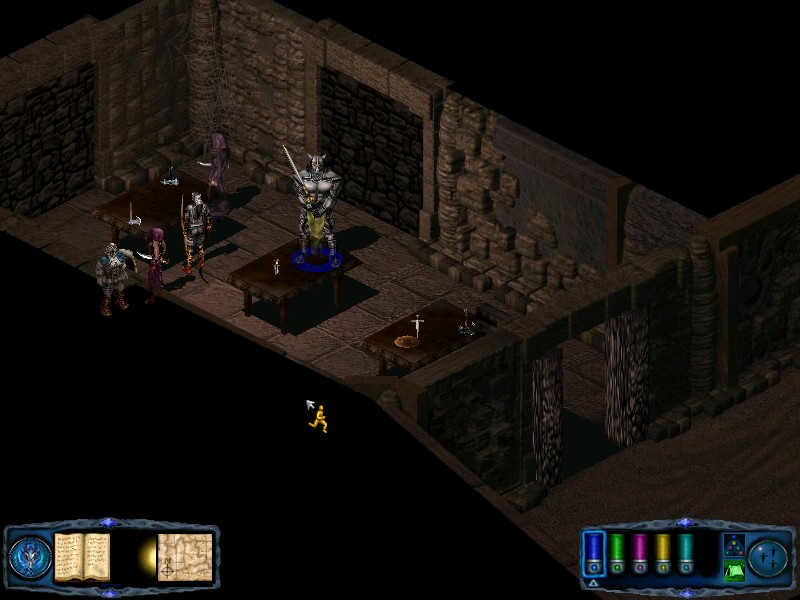This screenshot has height=600, width=800.
Task: Open the colored orbs formation icon
Action: [x=733, y=545]
